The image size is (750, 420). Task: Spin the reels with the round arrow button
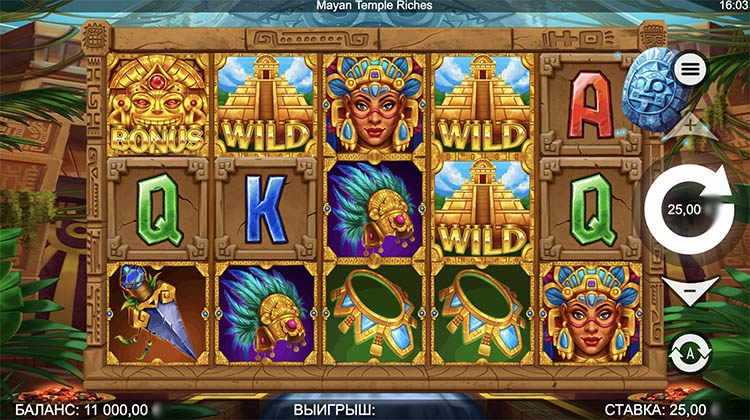point(688,208)
